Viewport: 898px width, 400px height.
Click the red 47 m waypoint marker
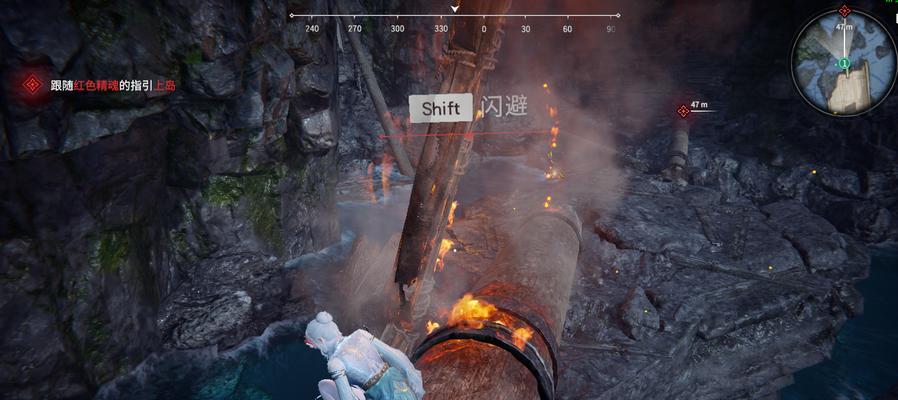[684, 110]
